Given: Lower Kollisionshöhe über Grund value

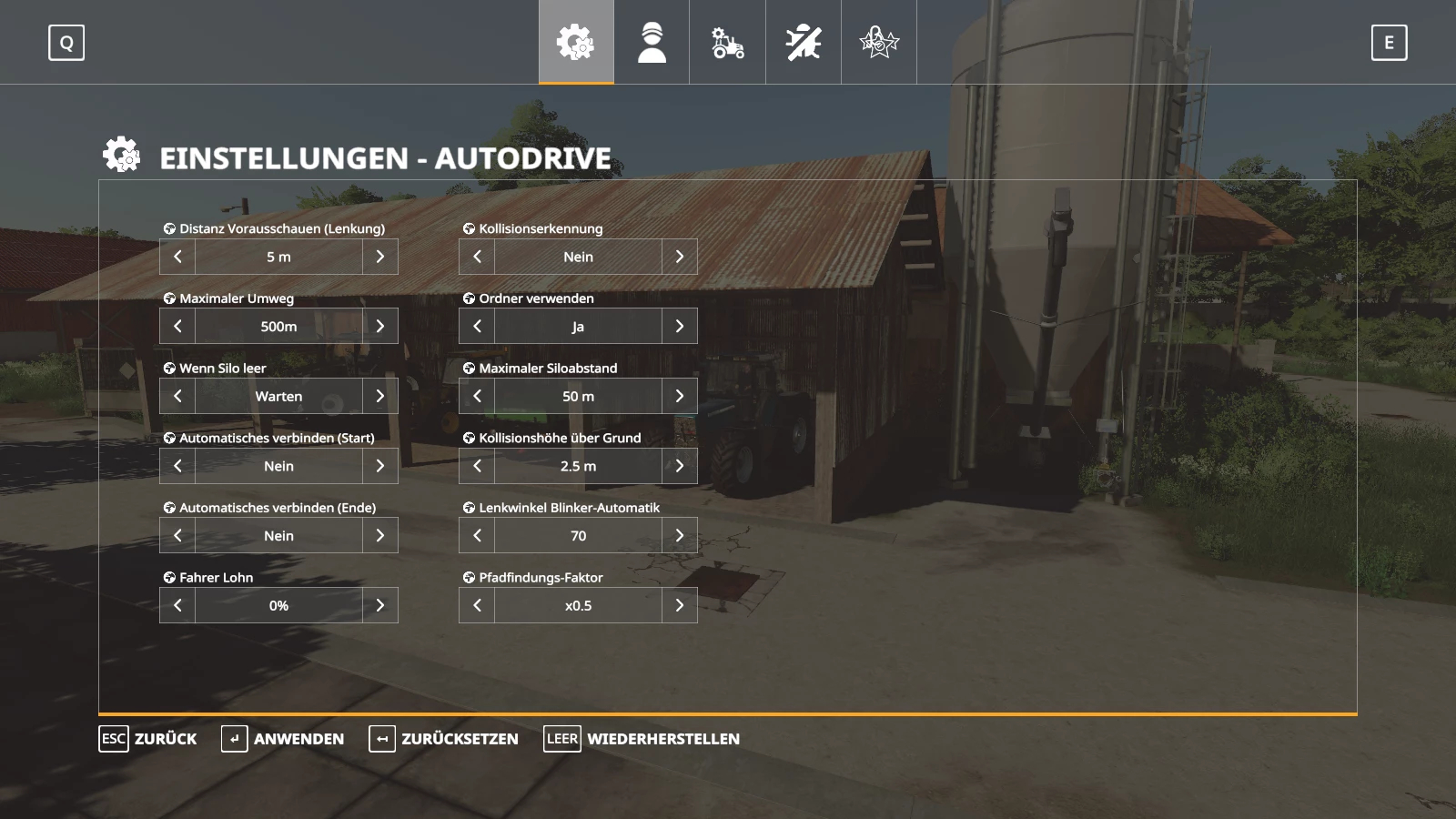Looking at the screenshot, I should click(477, 466).
